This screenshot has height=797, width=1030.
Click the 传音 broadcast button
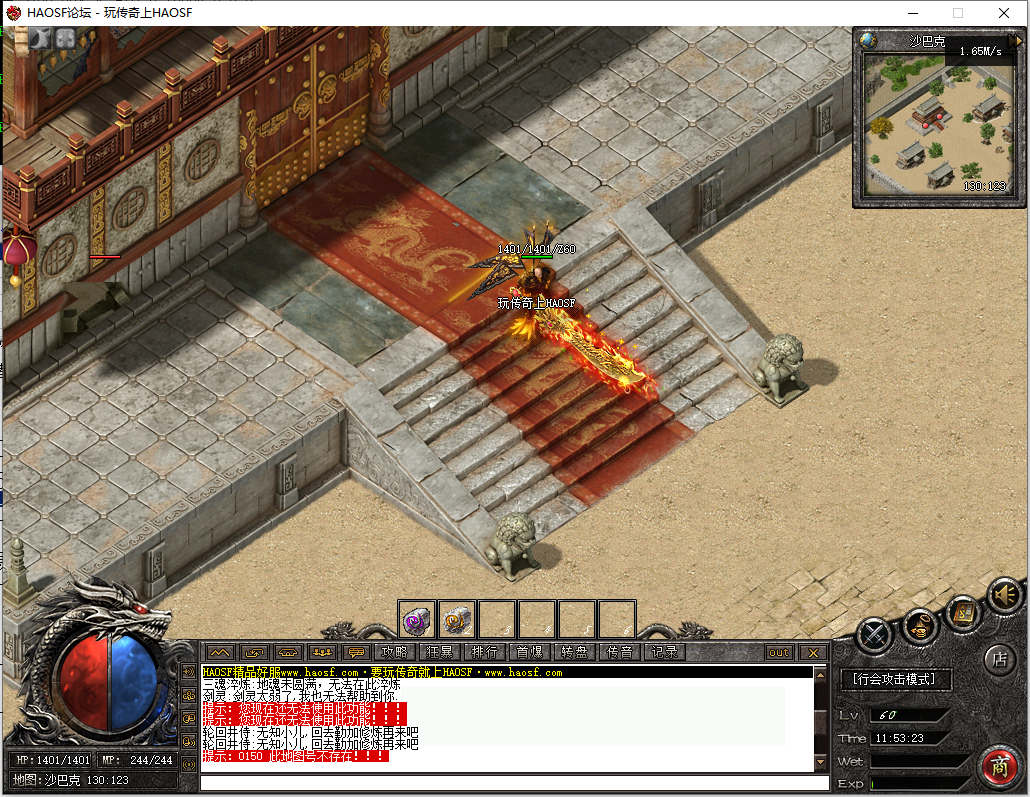click(x=619, y=652)
